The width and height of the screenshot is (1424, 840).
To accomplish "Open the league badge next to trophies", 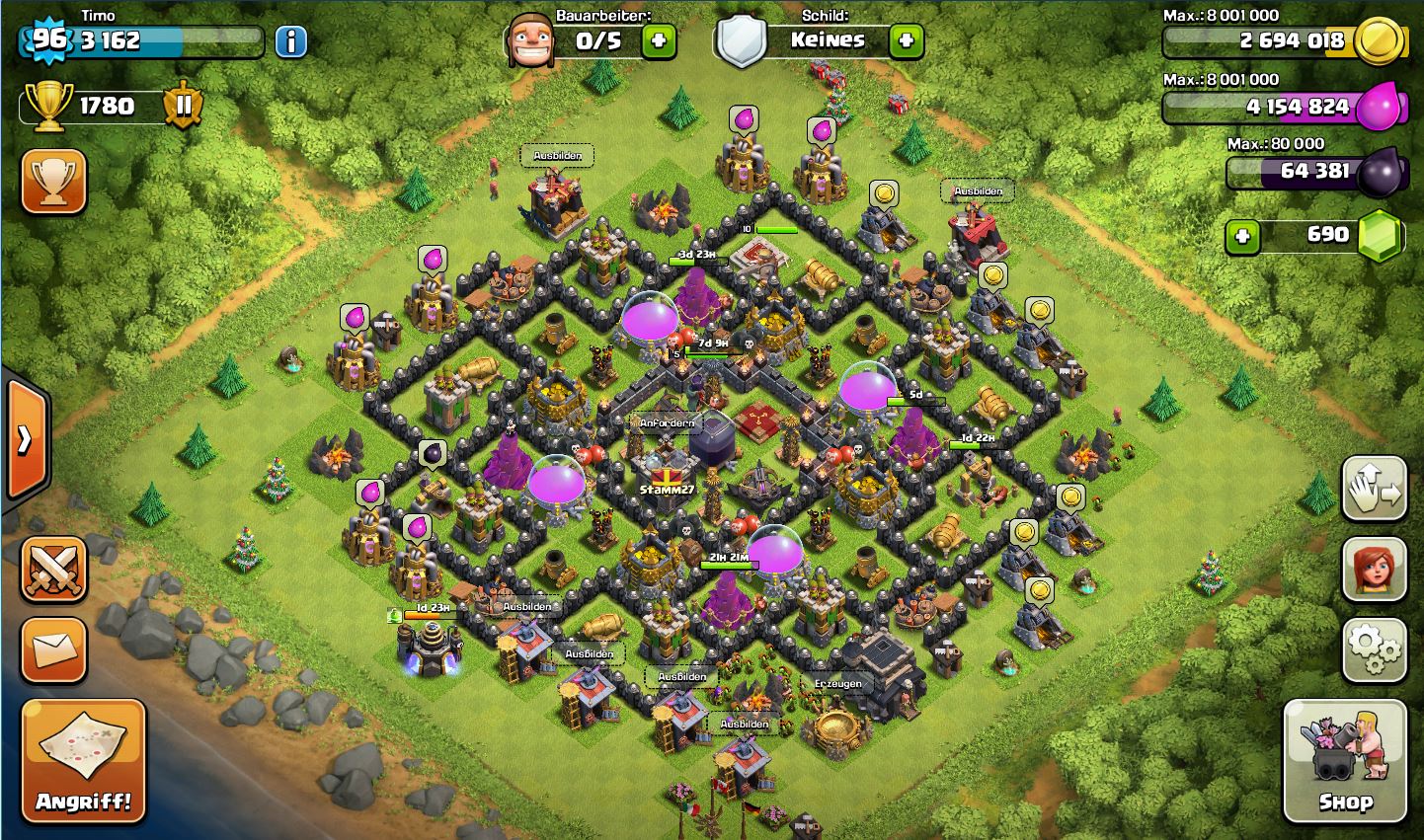I will [183, 105].
